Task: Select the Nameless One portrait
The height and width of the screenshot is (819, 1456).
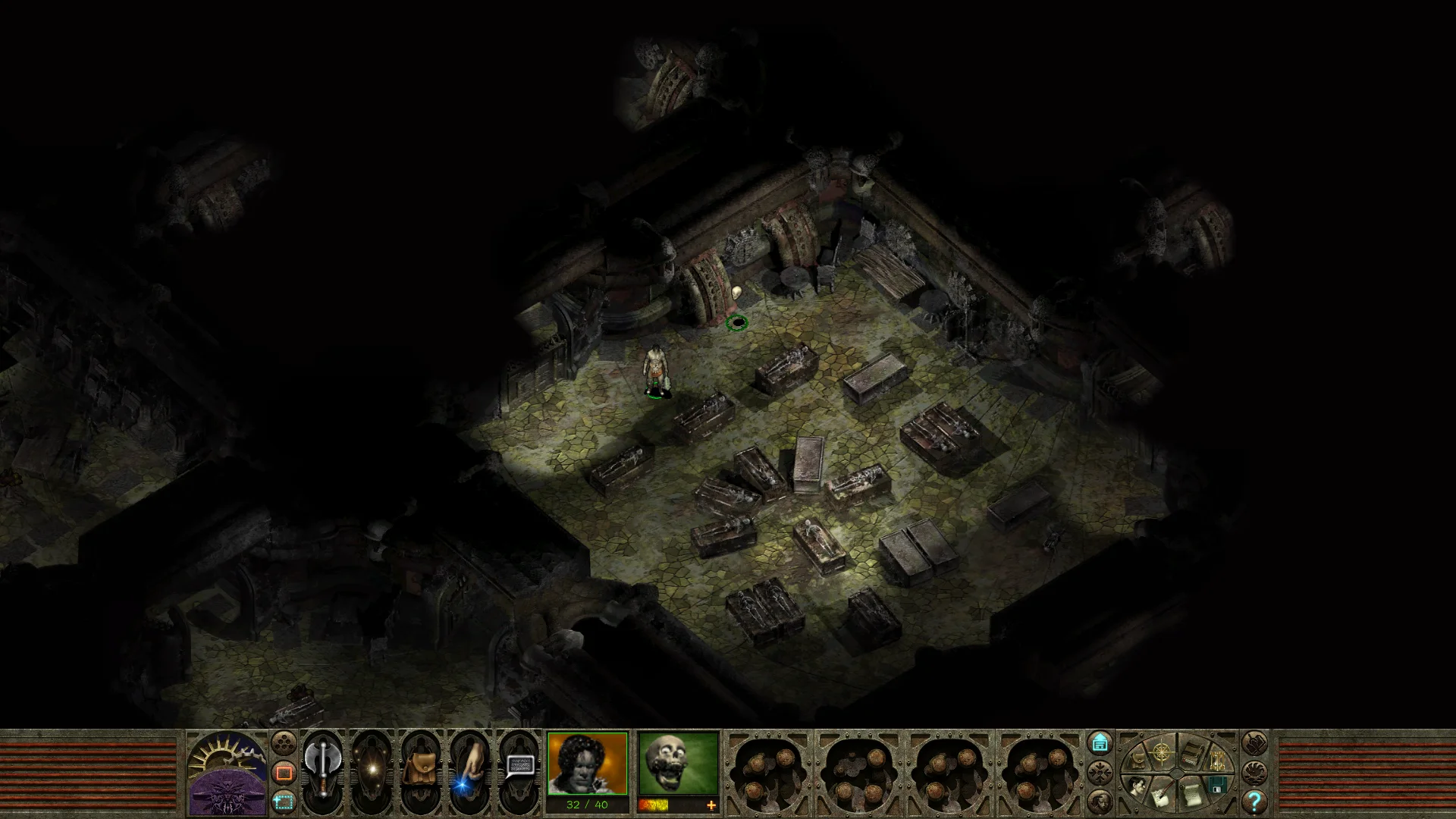Action: [x=587, y=763]
